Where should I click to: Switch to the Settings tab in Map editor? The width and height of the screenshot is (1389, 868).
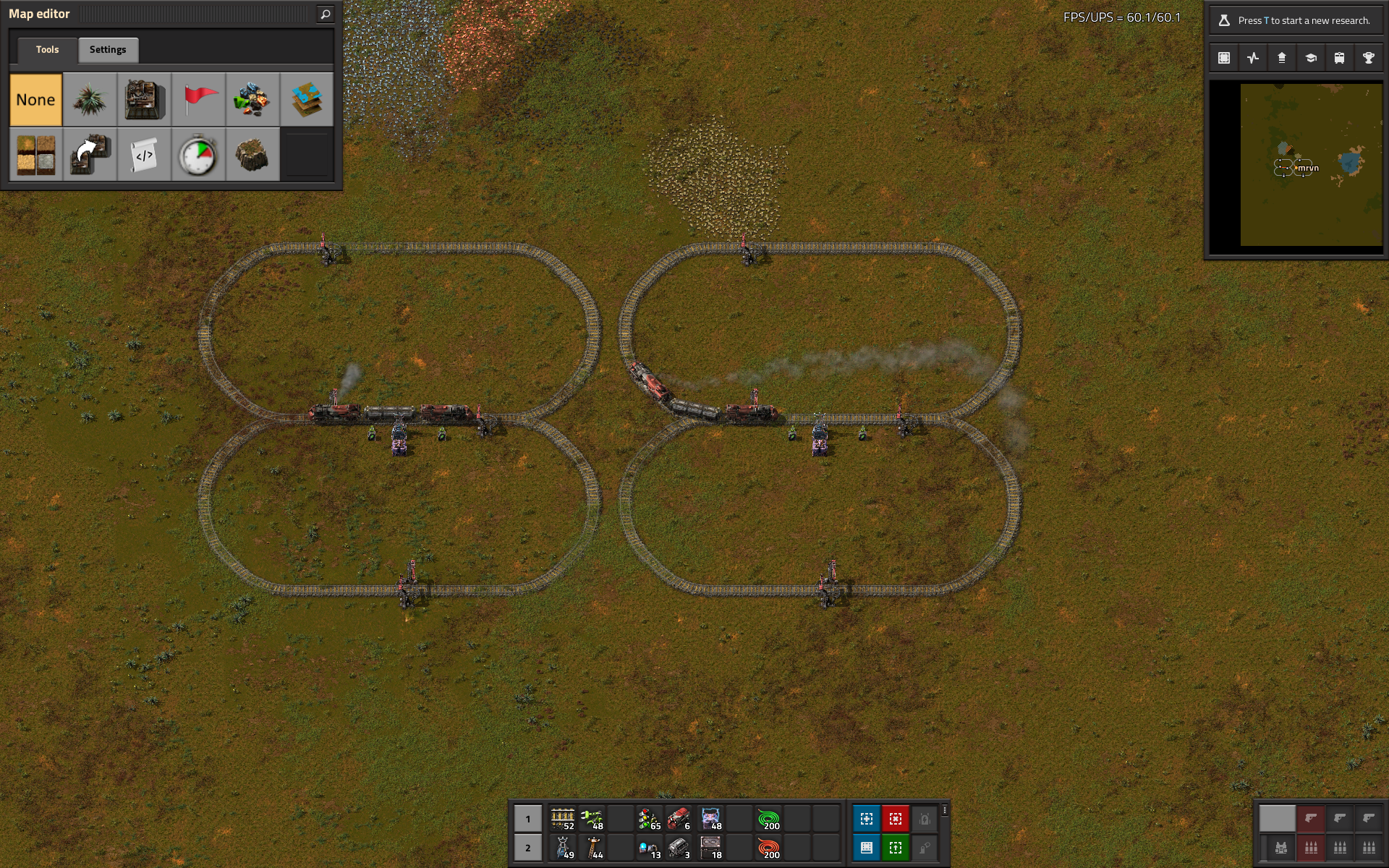108,50
